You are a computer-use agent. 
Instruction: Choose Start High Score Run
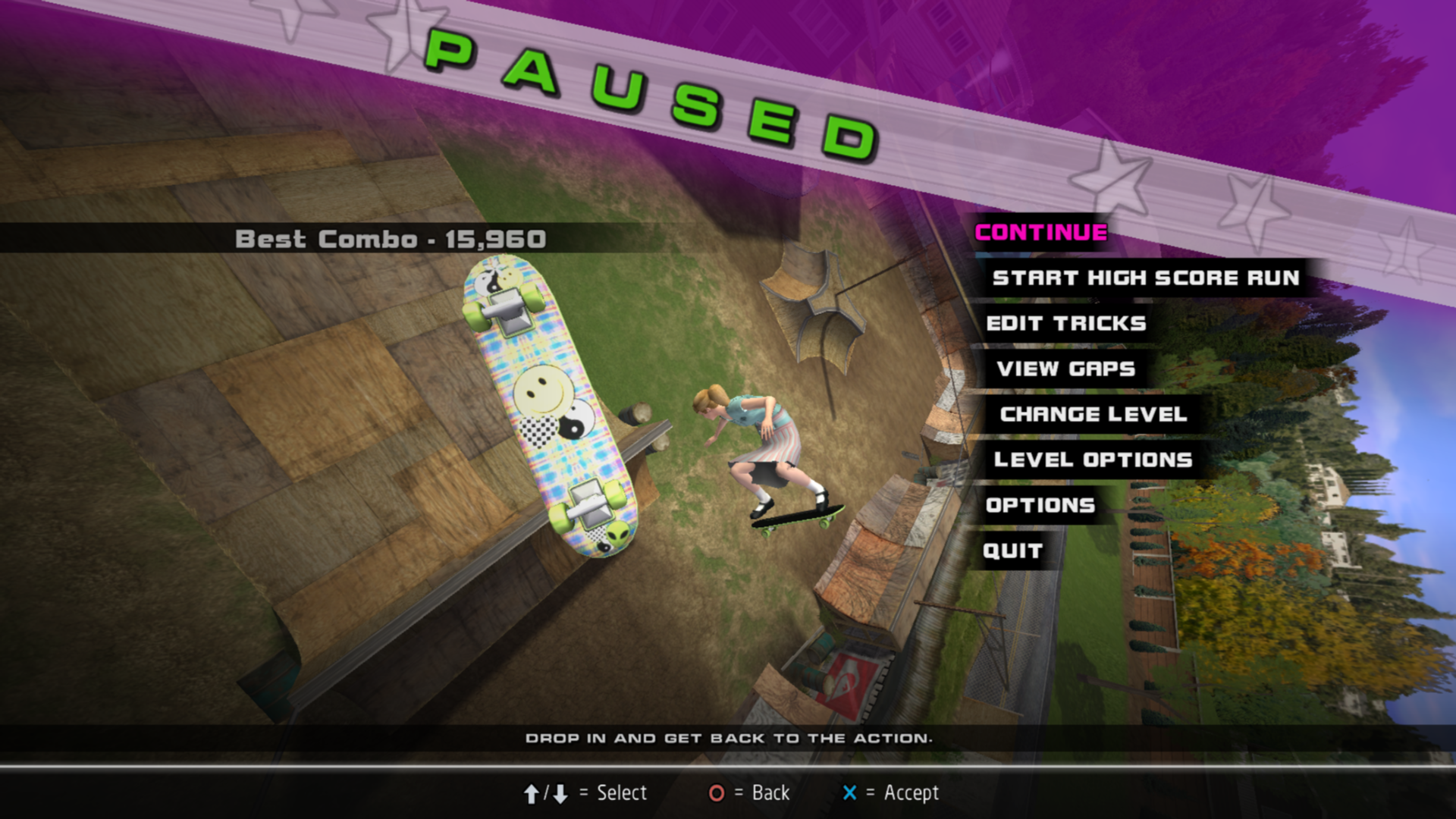pos(1145,278)
